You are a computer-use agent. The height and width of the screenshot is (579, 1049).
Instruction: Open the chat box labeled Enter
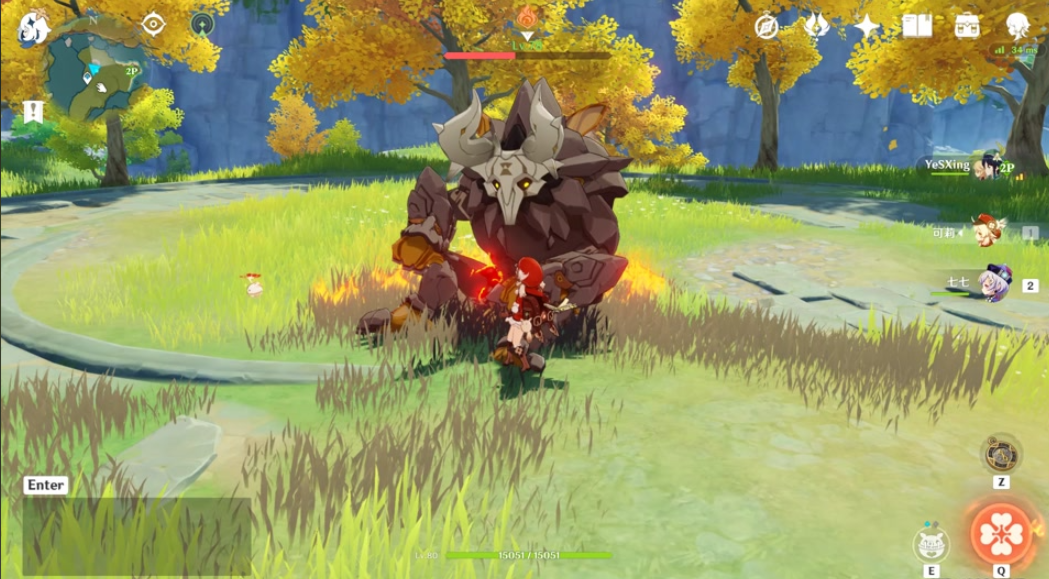click(x=46, y=485)
